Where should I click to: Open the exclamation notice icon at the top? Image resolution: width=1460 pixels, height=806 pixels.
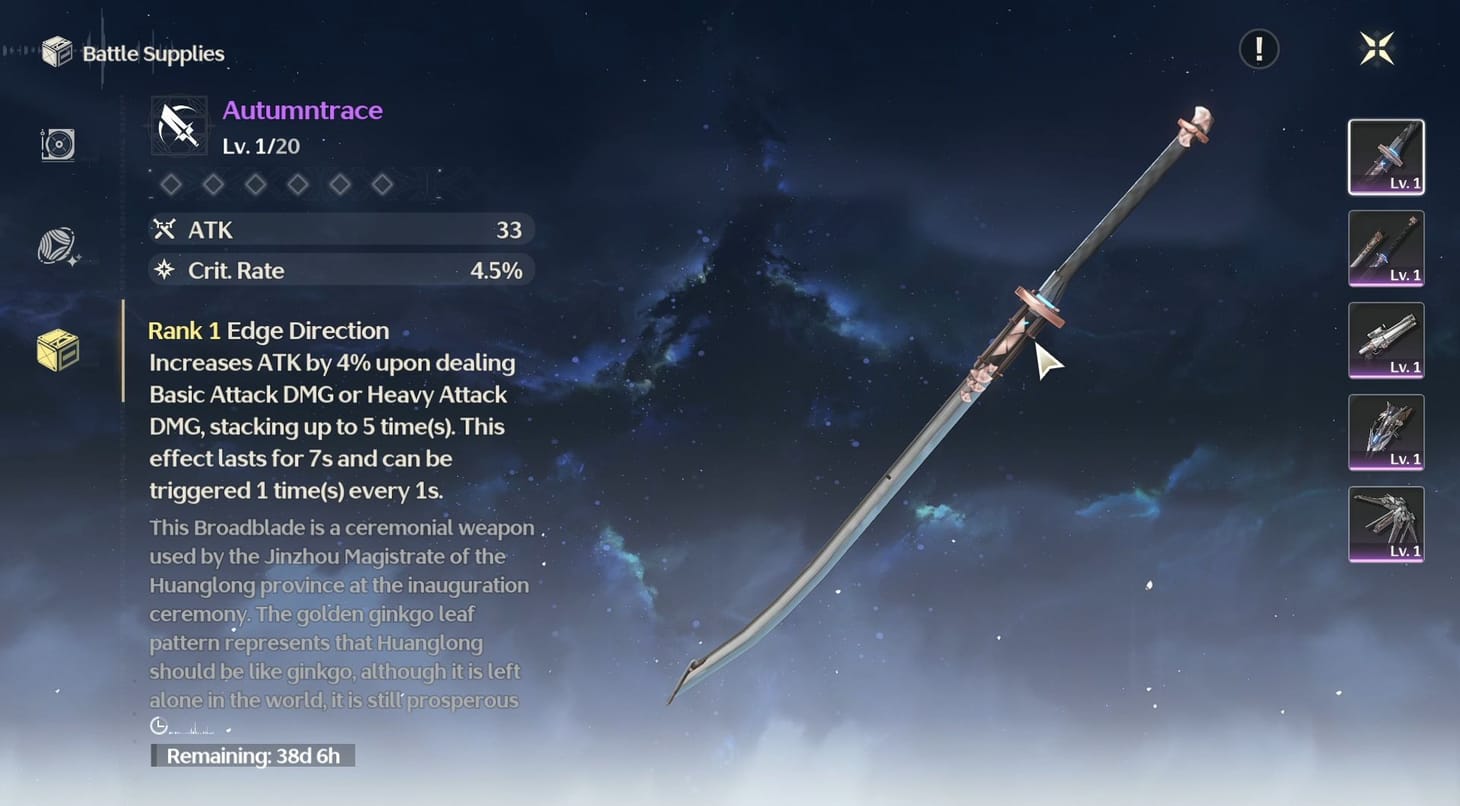[1258, 48]
